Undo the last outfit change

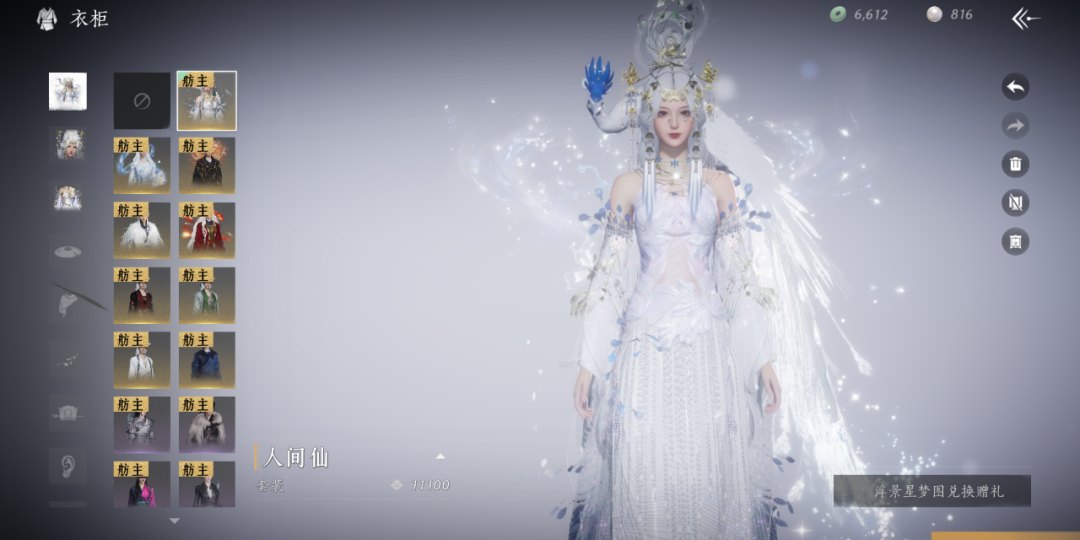(1015, 87)
